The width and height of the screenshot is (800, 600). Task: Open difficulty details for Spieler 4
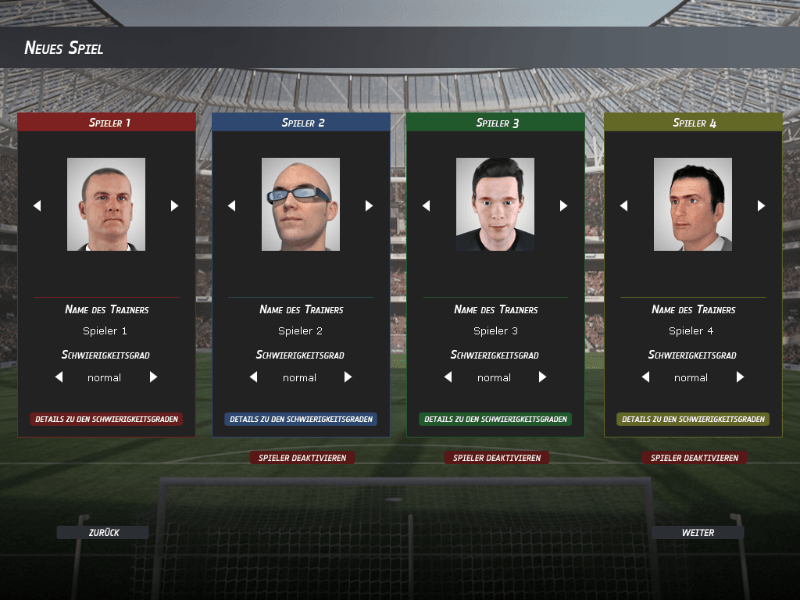(693, 419)
